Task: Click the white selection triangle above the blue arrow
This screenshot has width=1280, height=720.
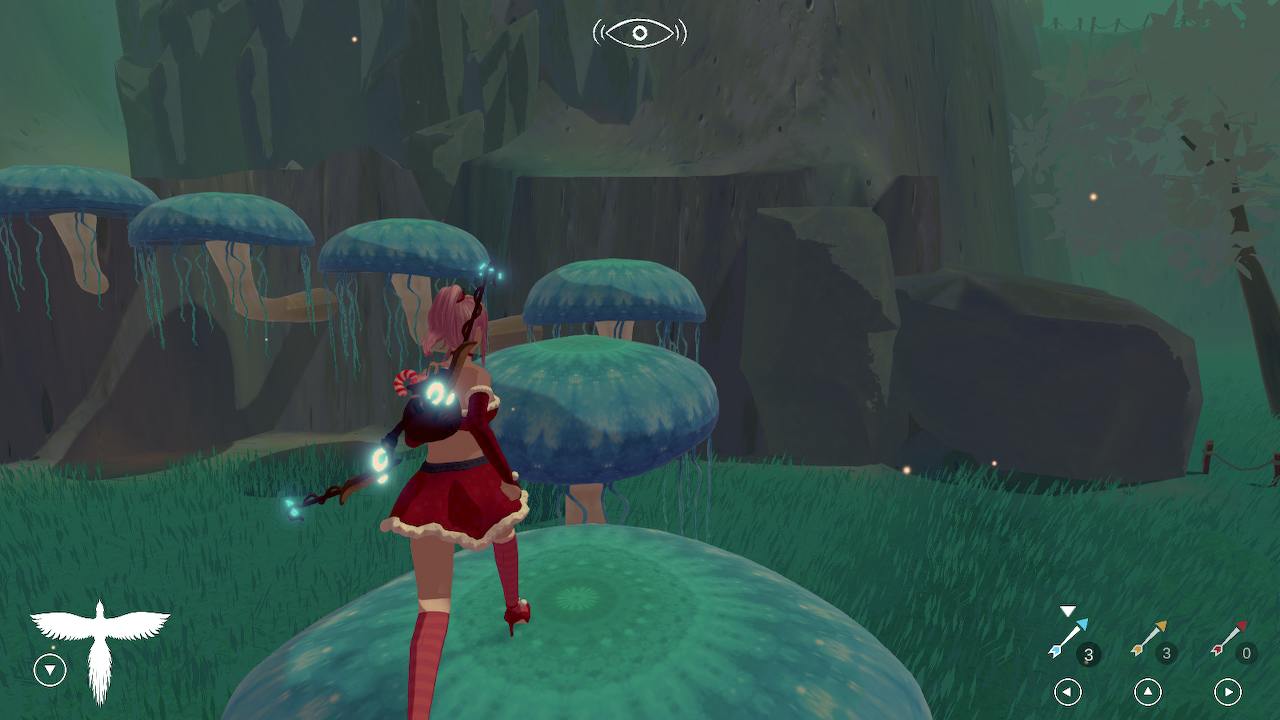Action: pyautogui.click(x=1068, y=610)
